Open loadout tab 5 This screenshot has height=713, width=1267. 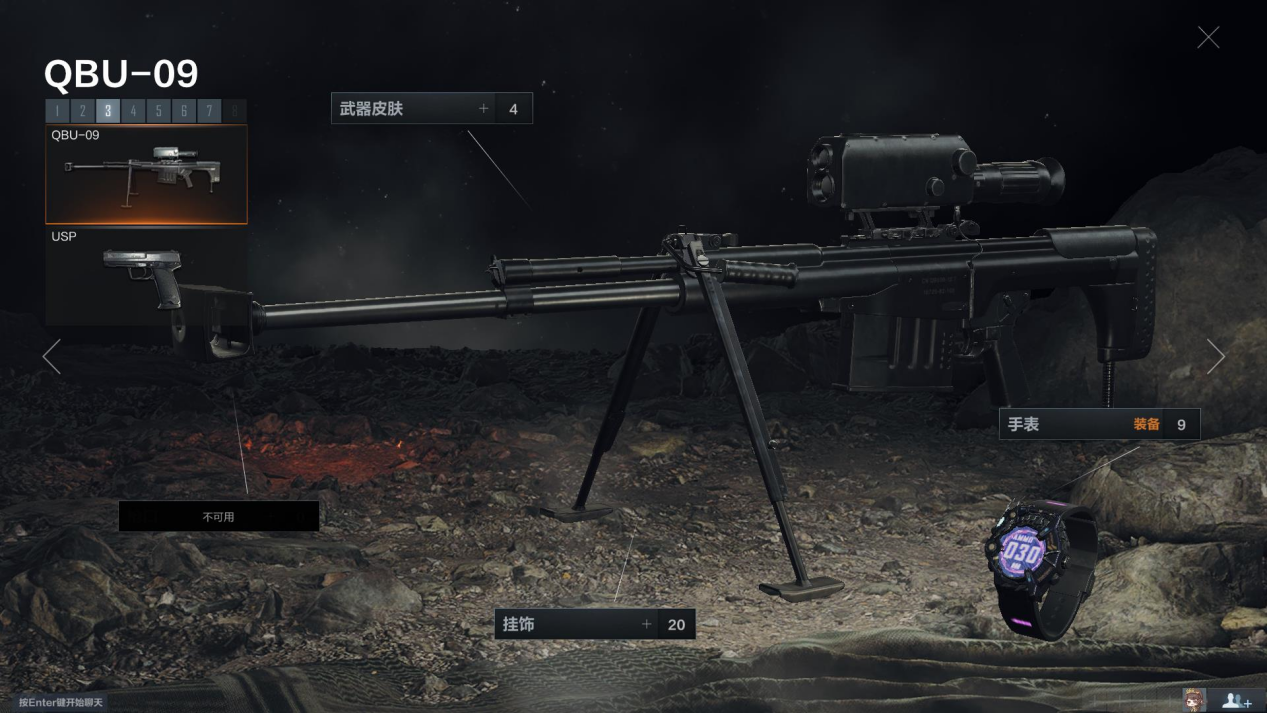pyautogui.click(x=158, y=111)
